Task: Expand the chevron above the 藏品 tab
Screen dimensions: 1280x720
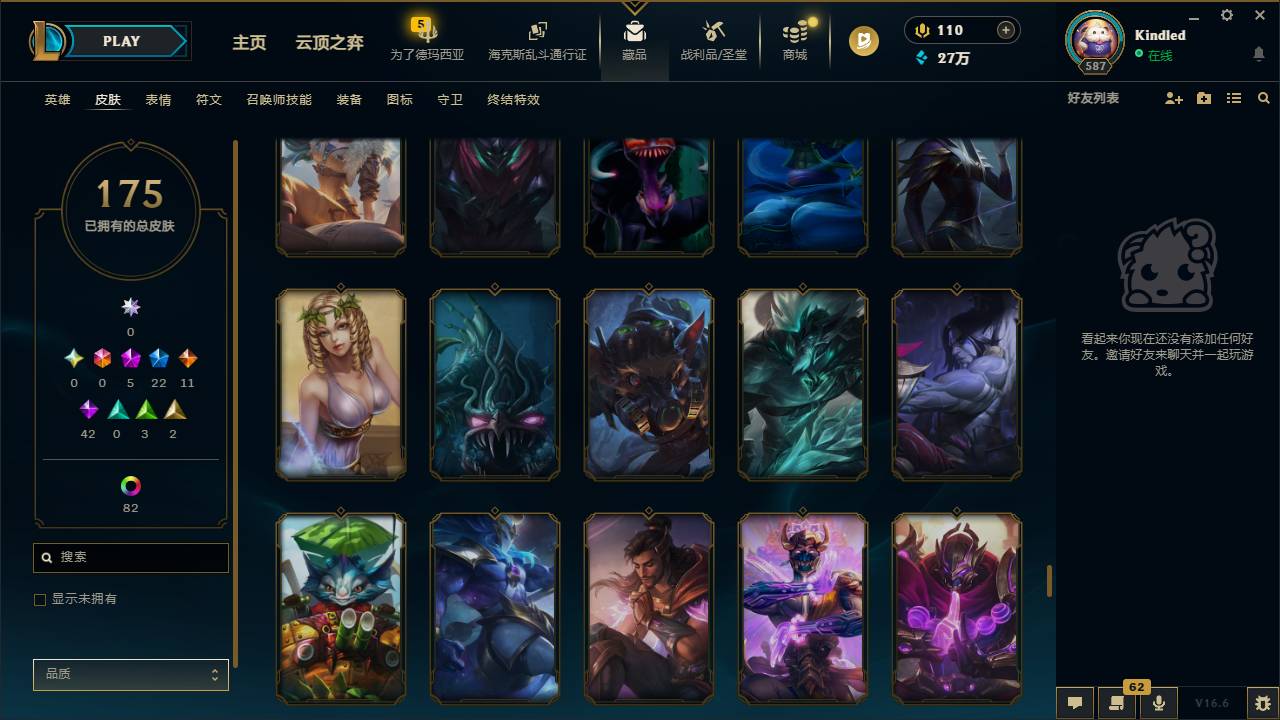Action: click(634, 10)
